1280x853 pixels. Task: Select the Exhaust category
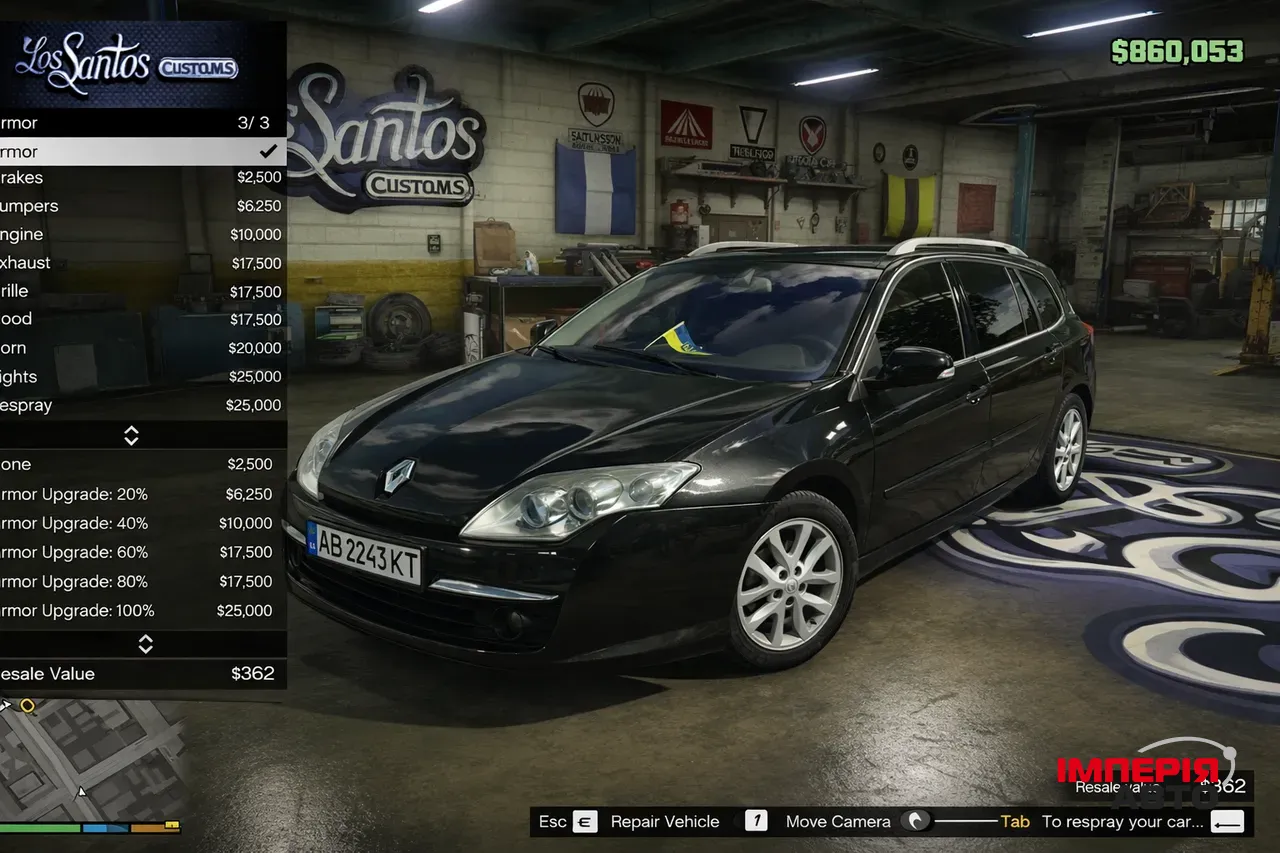(x=140, y=263)
